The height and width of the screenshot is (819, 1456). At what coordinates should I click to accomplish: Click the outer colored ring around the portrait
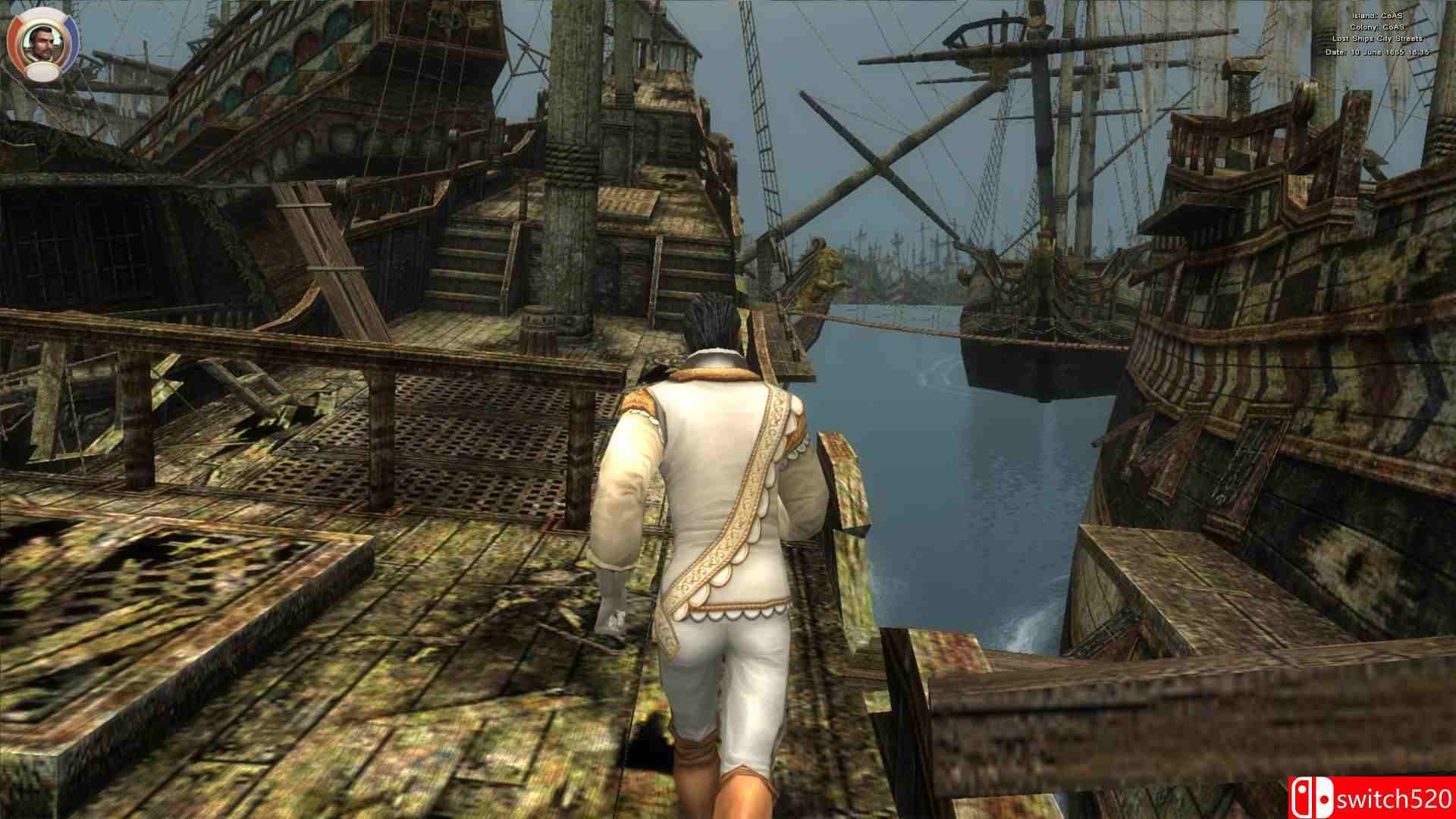[x=42, y=14]
